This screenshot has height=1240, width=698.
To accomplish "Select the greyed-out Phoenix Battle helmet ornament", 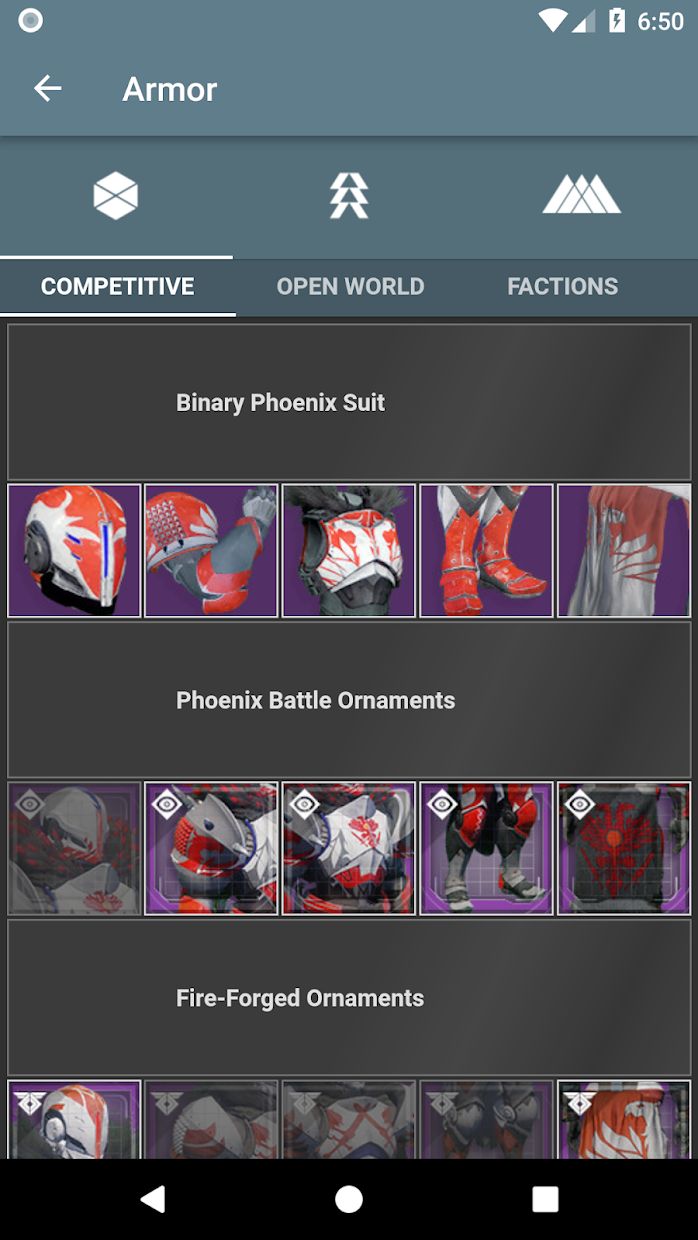I will (74, 848).
